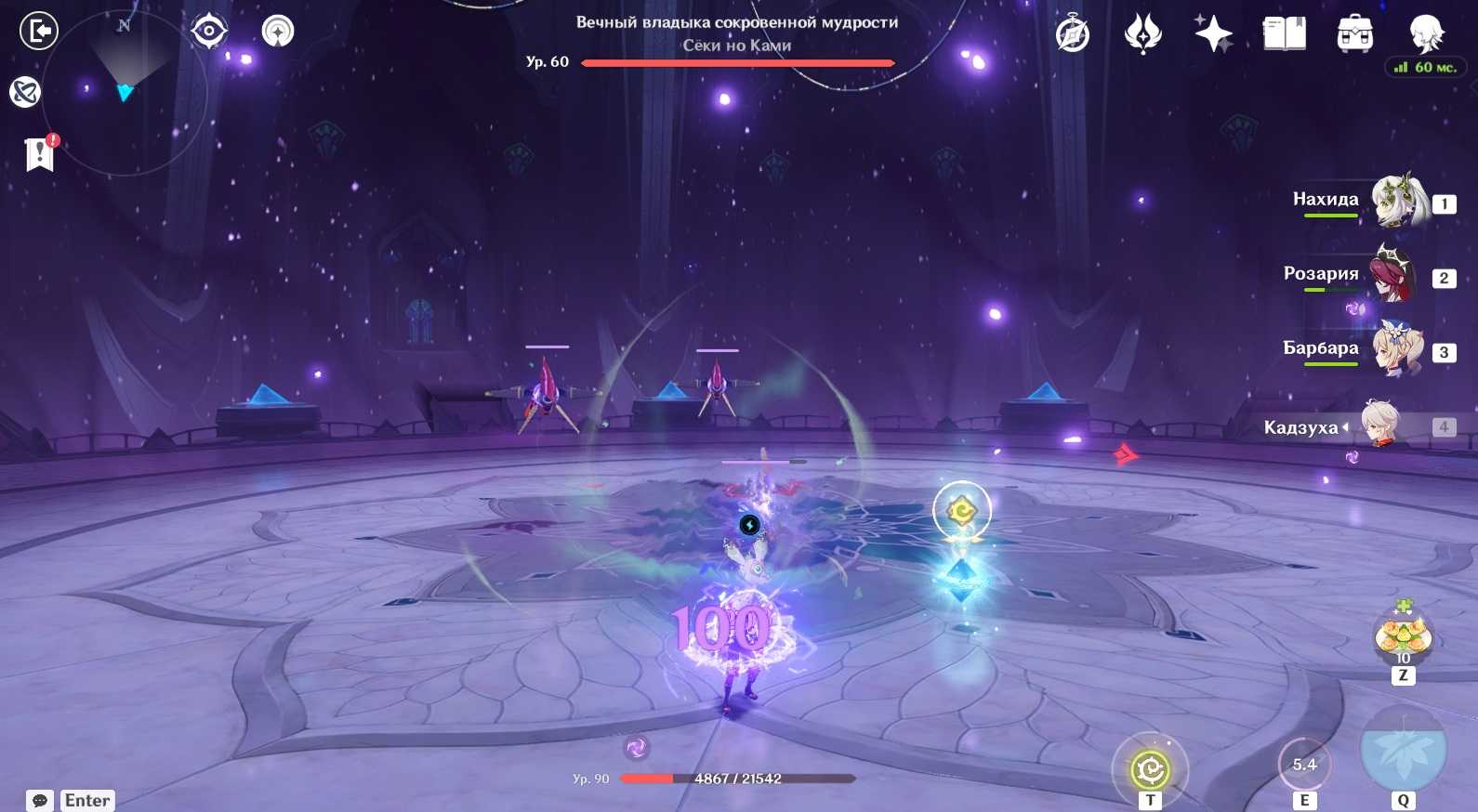Use the elemental skill on cooldown

[x=1304, y=766]
